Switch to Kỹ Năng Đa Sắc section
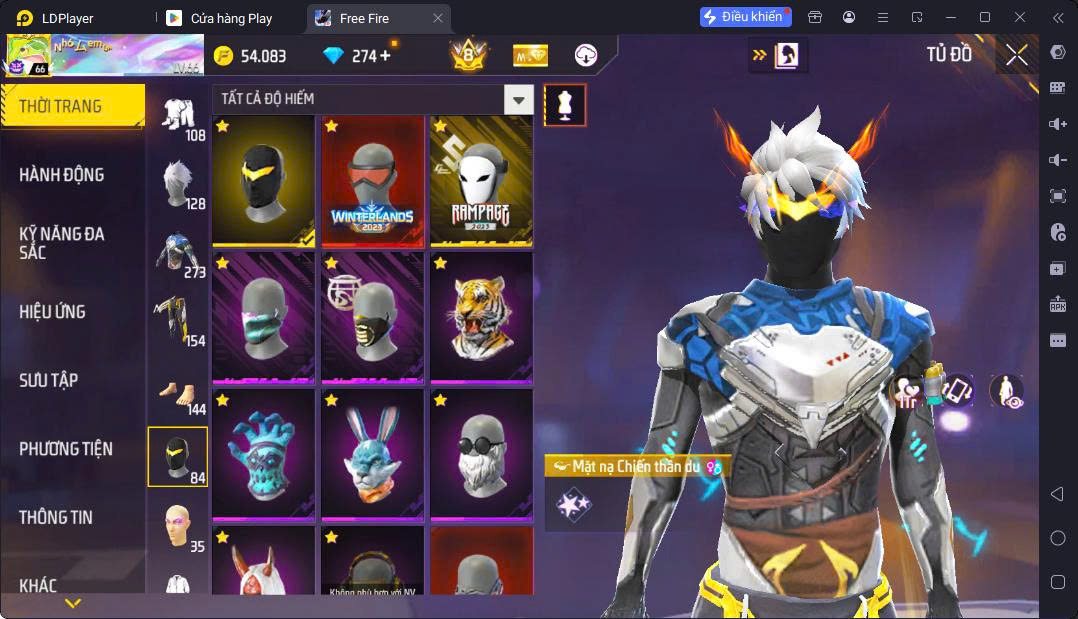 pyautogui.click(x=62, y=242)
